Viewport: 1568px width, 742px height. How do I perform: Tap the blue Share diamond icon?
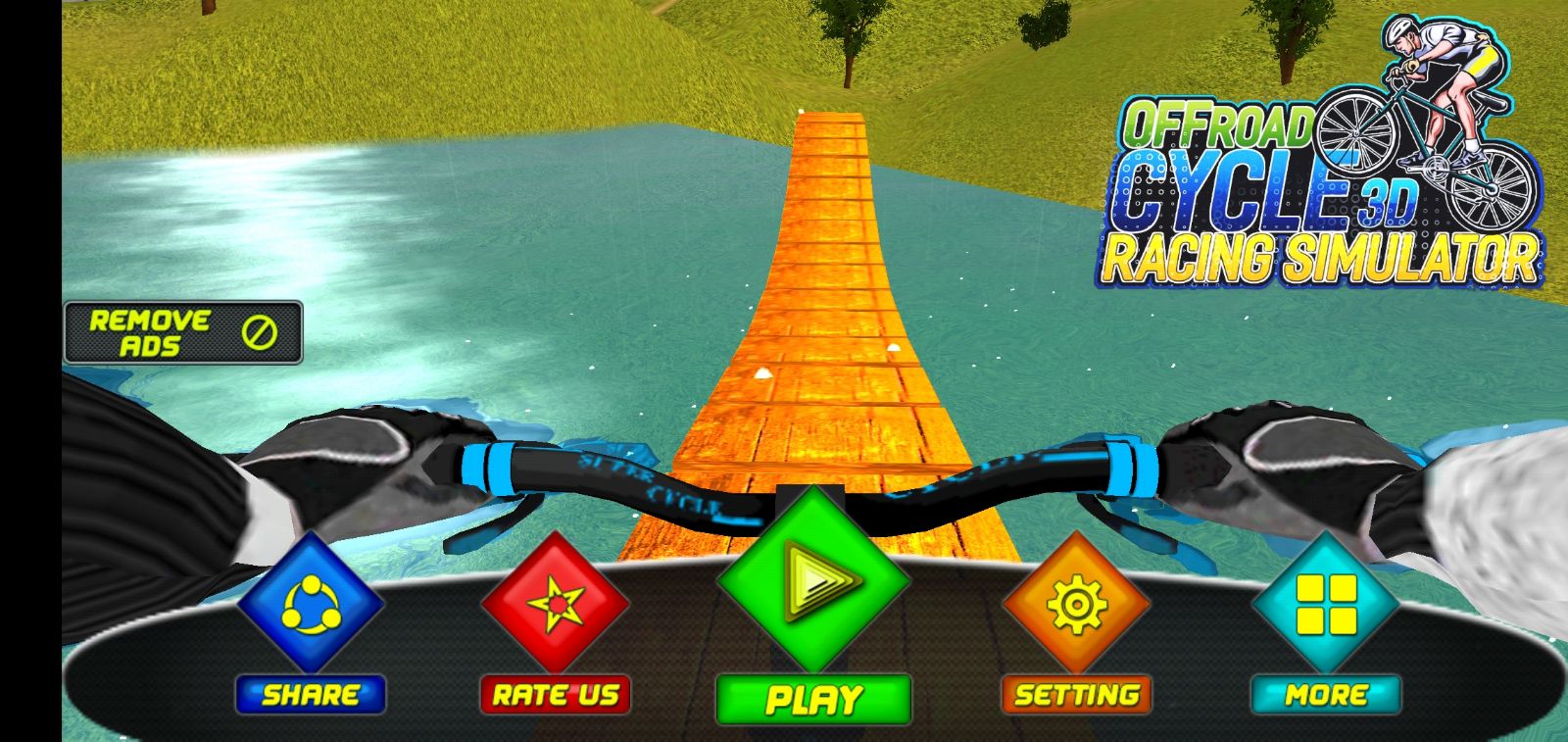click(310, 602)
